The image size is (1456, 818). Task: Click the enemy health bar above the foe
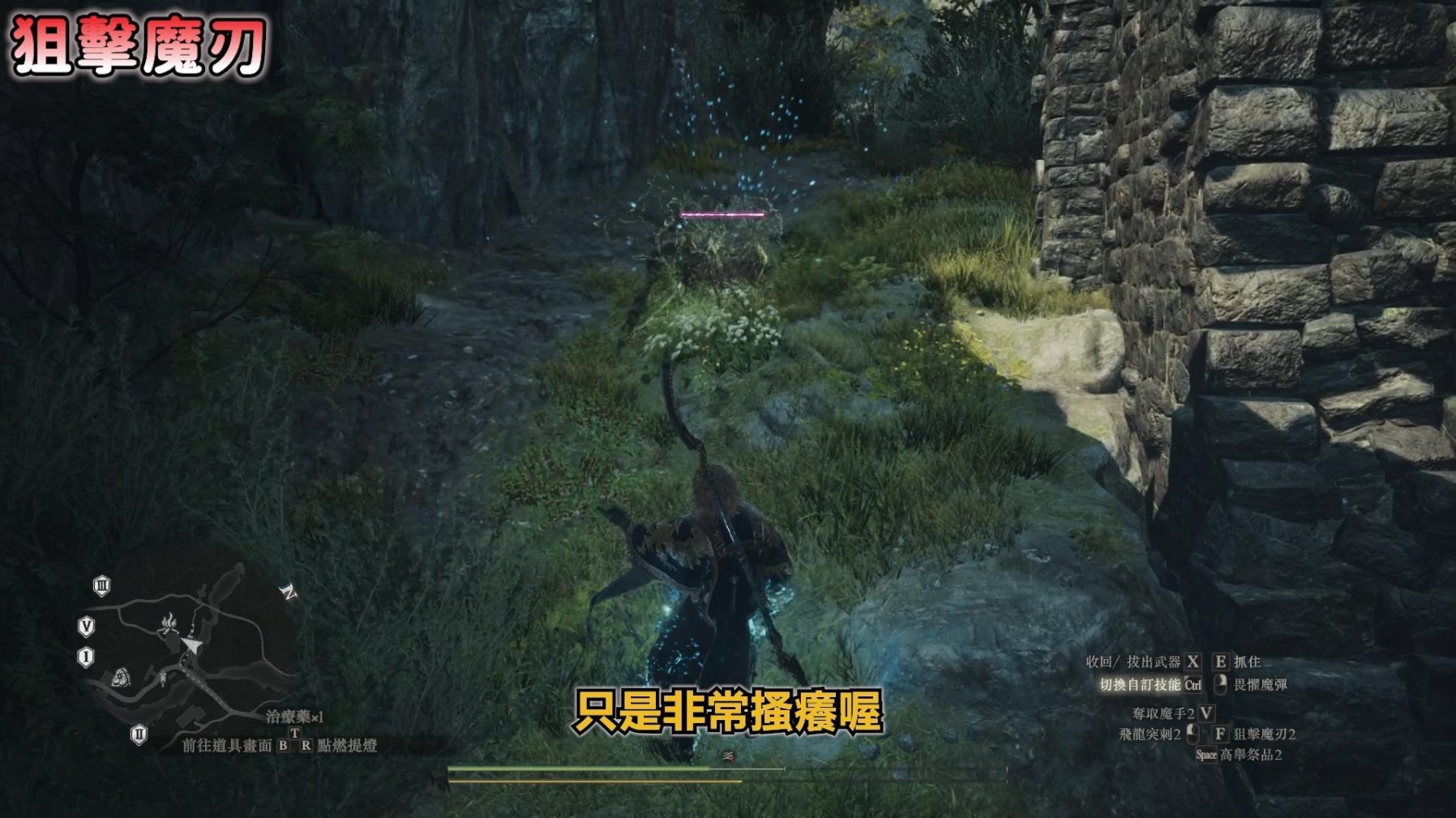tap(724, 212)
